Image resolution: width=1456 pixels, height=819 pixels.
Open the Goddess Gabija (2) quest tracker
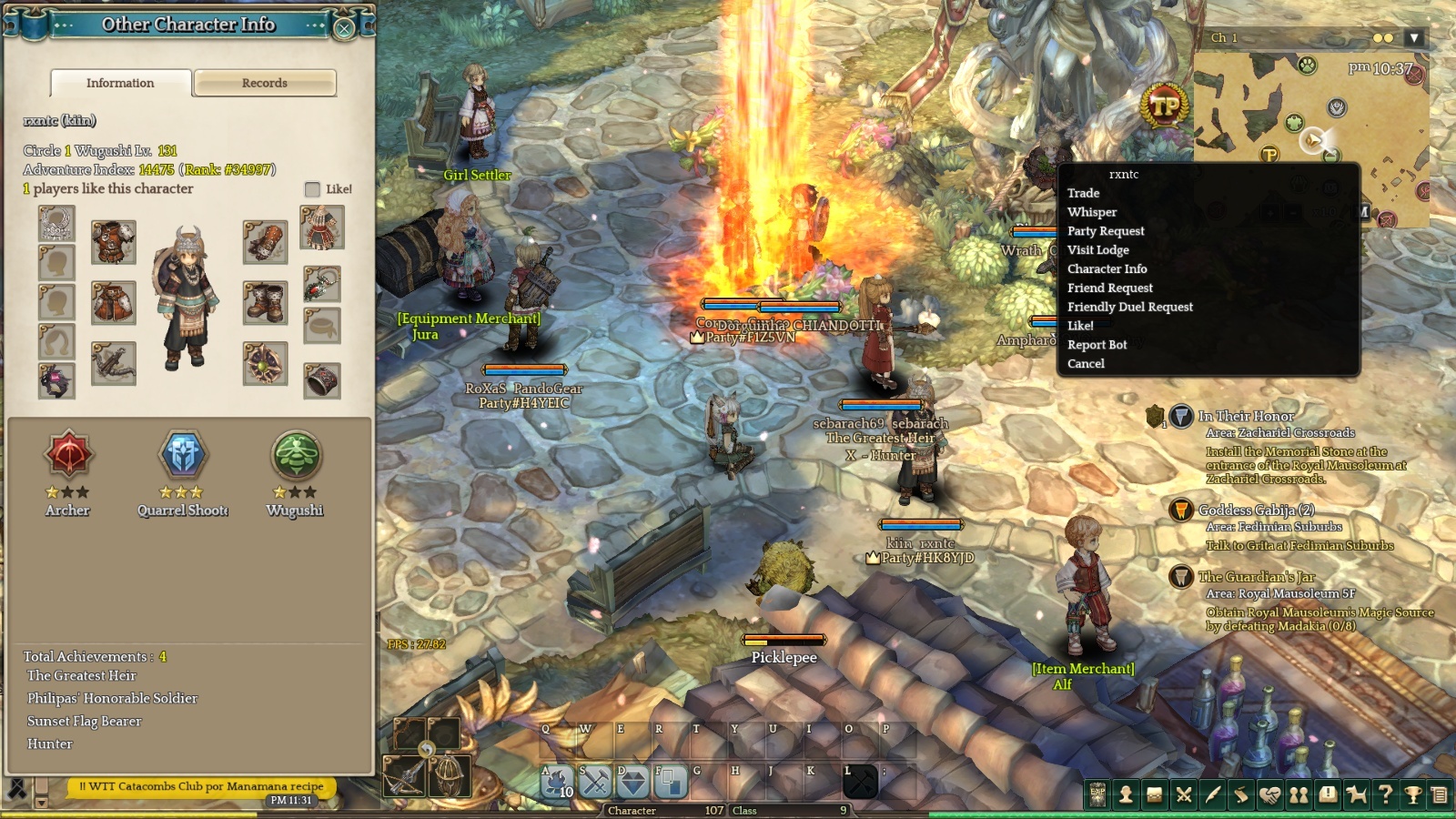pos(1256,511)
